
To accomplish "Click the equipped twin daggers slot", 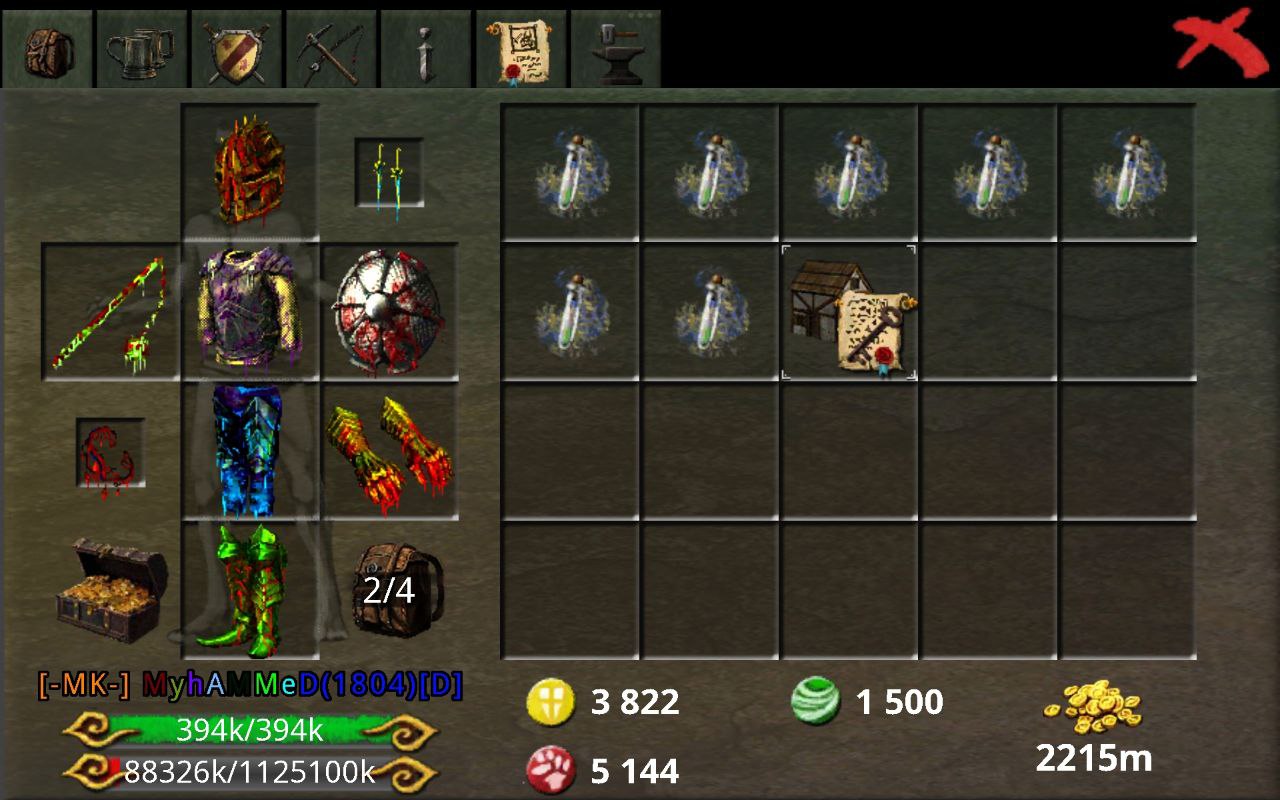I will [389, 173].
